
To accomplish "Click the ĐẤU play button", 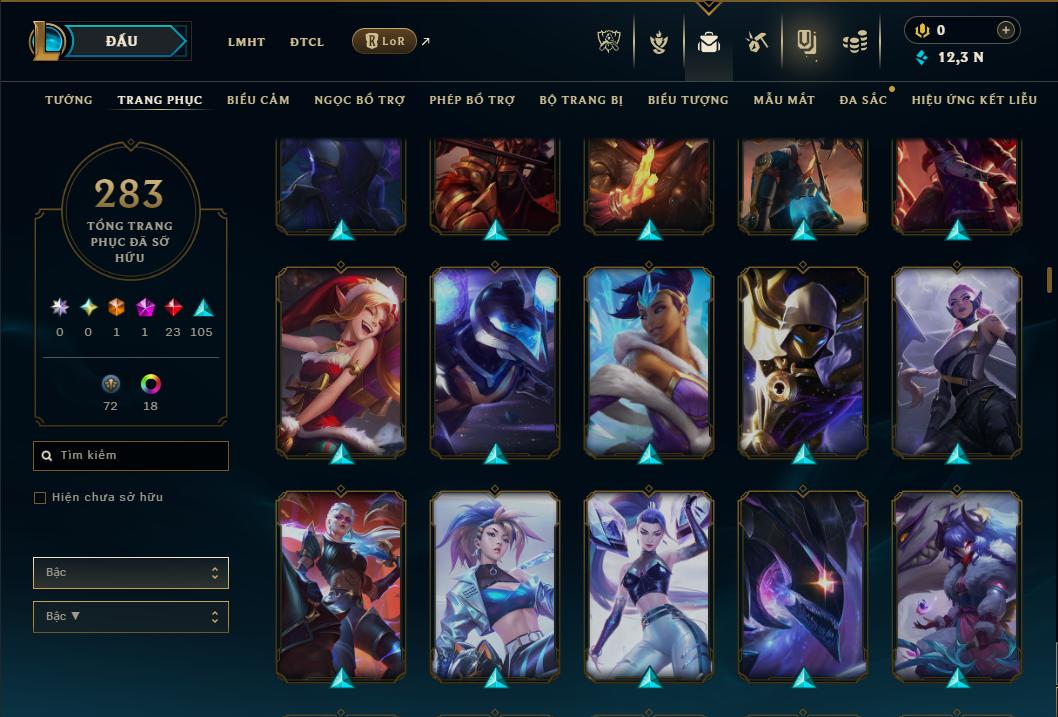I will [121, 41].
